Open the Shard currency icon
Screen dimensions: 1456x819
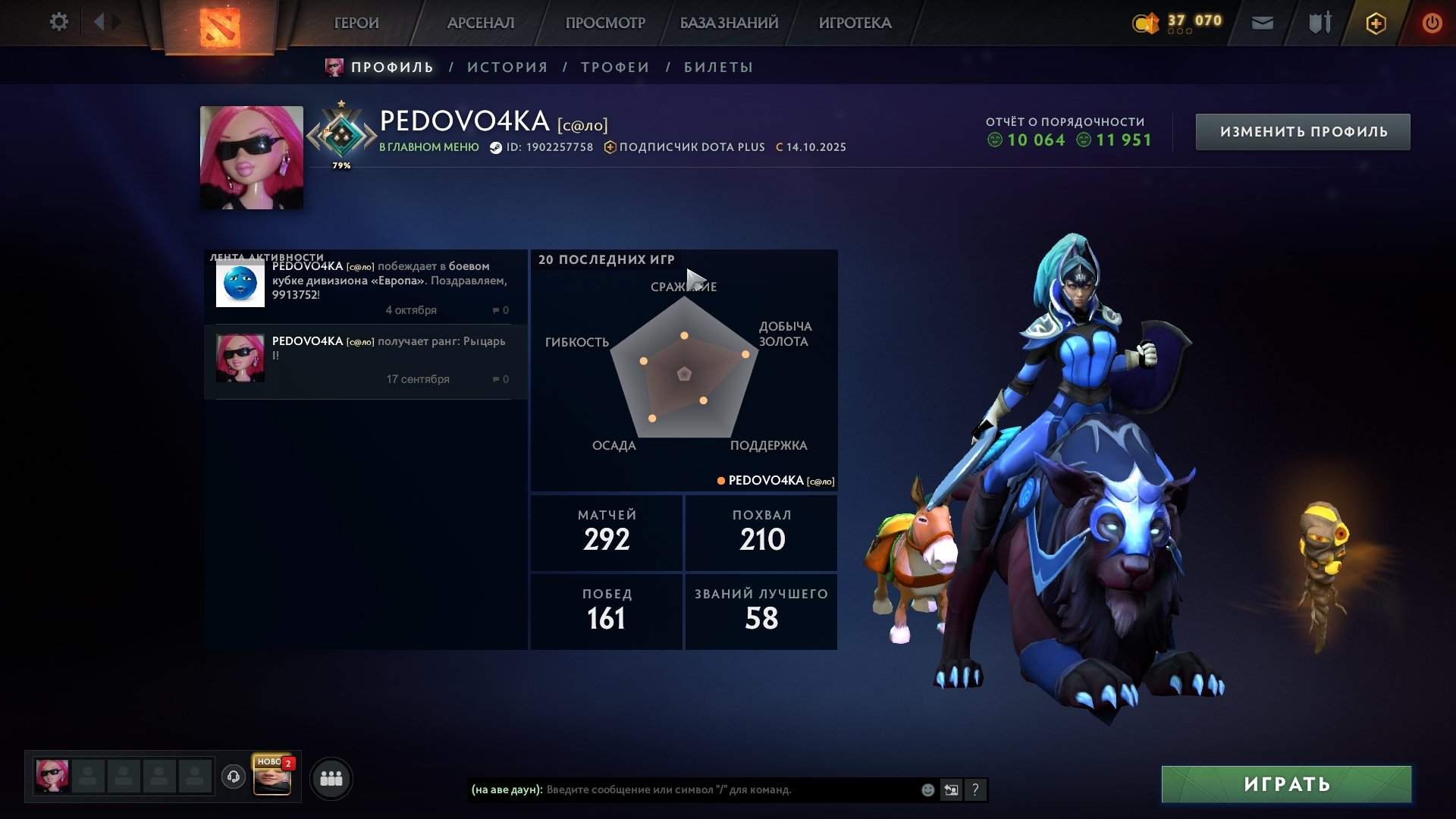1146,23
